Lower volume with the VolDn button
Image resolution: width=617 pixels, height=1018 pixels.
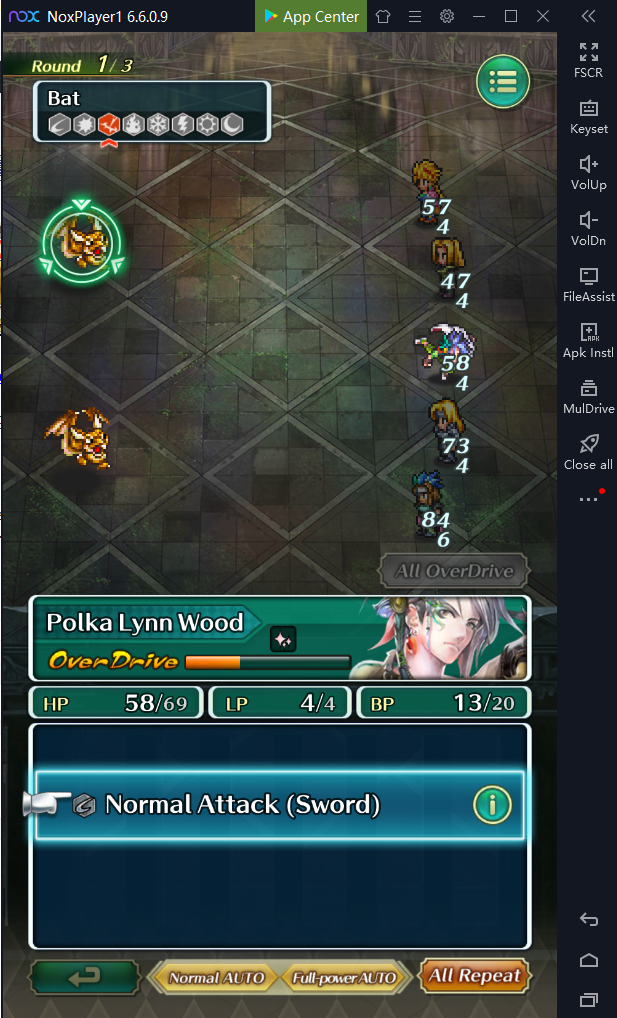(x=588, y=227)
